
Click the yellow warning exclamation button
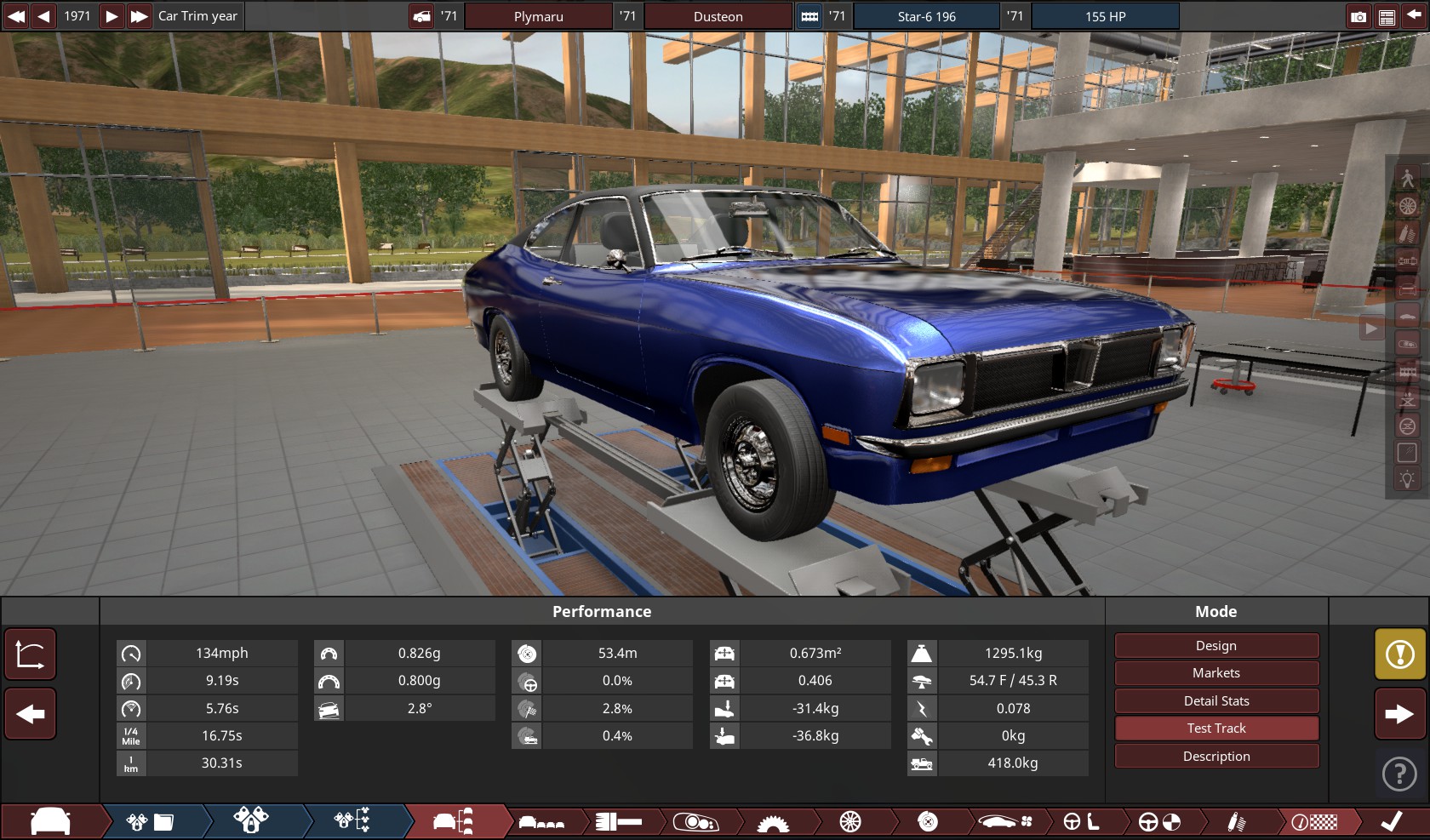[x=1399, y=654]
